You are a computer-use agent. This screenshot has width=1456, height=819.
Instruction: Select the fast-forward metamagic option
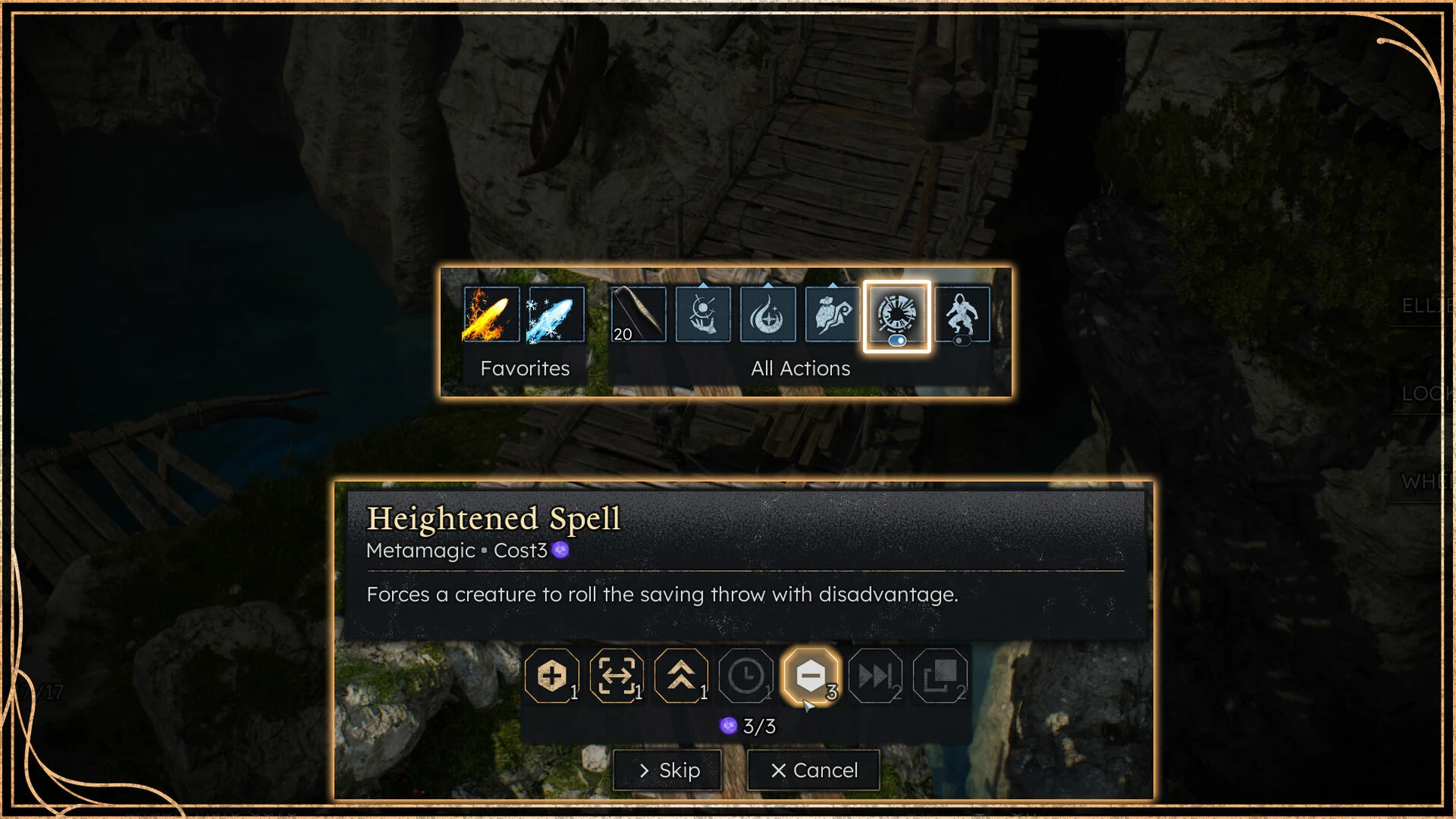coord(875,676)
